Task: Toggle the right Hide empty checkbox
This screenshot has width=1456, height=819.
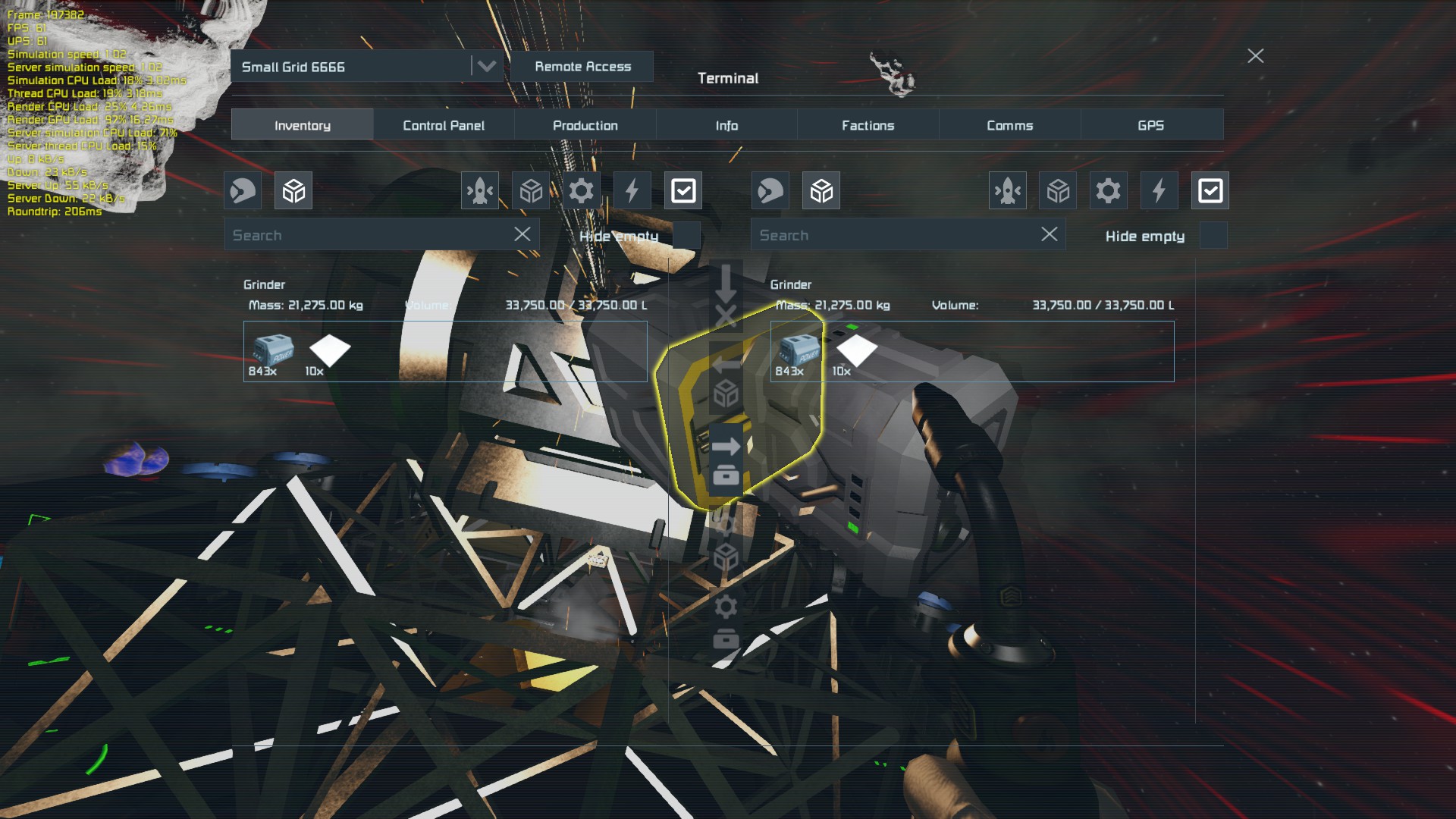Action: (1213, 236)
